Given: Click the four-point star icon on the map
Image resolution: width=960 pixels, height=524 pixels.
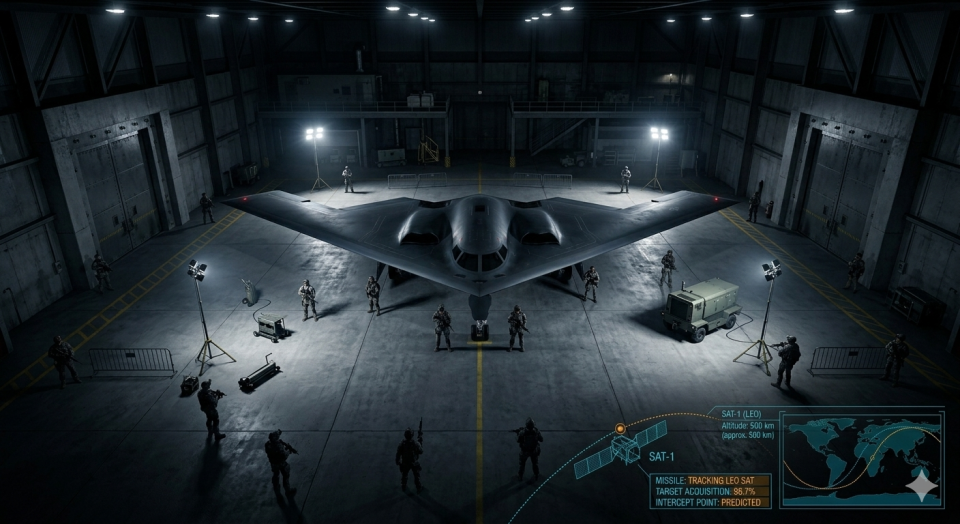Looking at the screenshot, I should coord(921,485).
